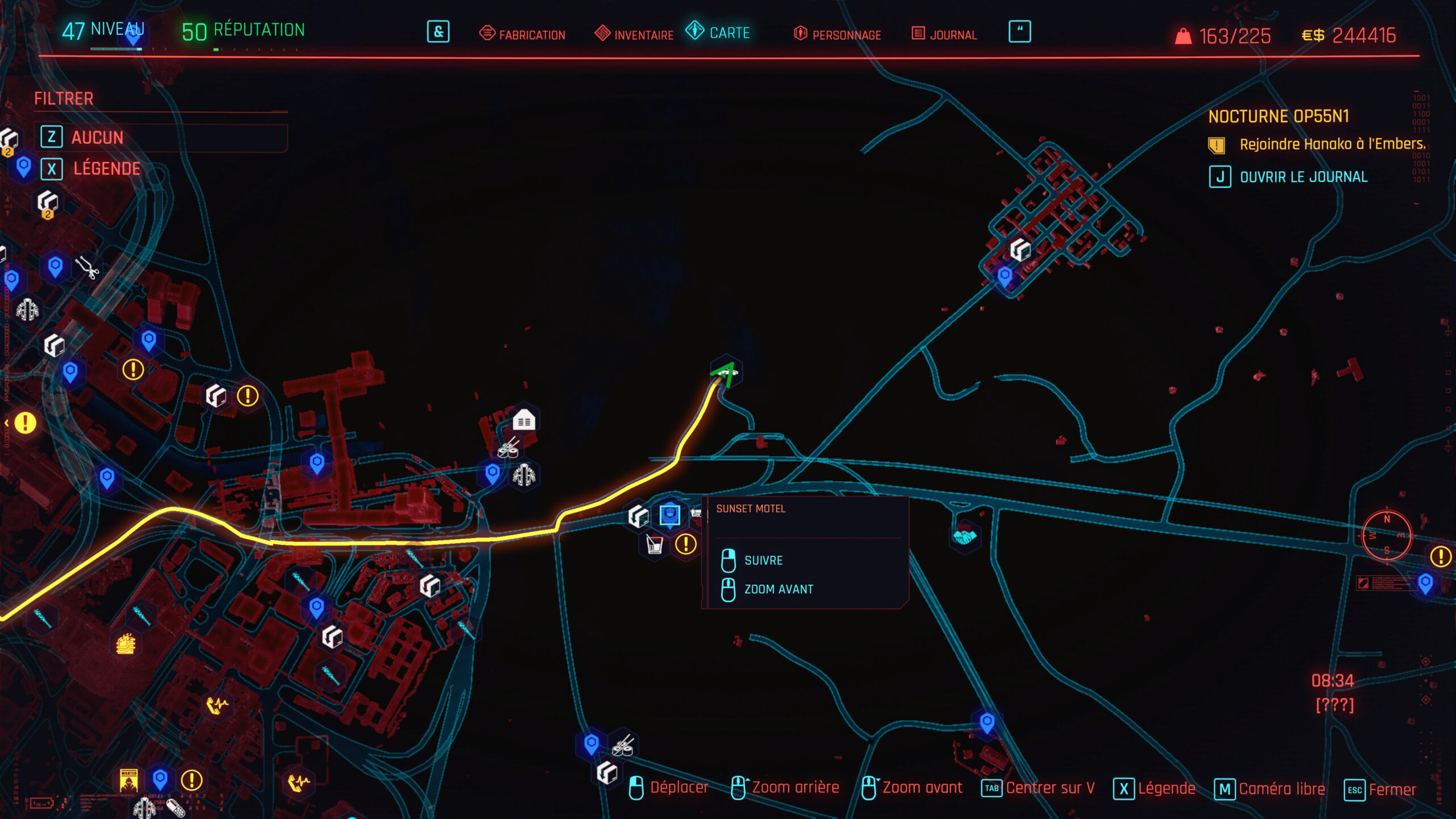Select Zoom avant in the Sunset Motel tooltip

tap(779, 589)
